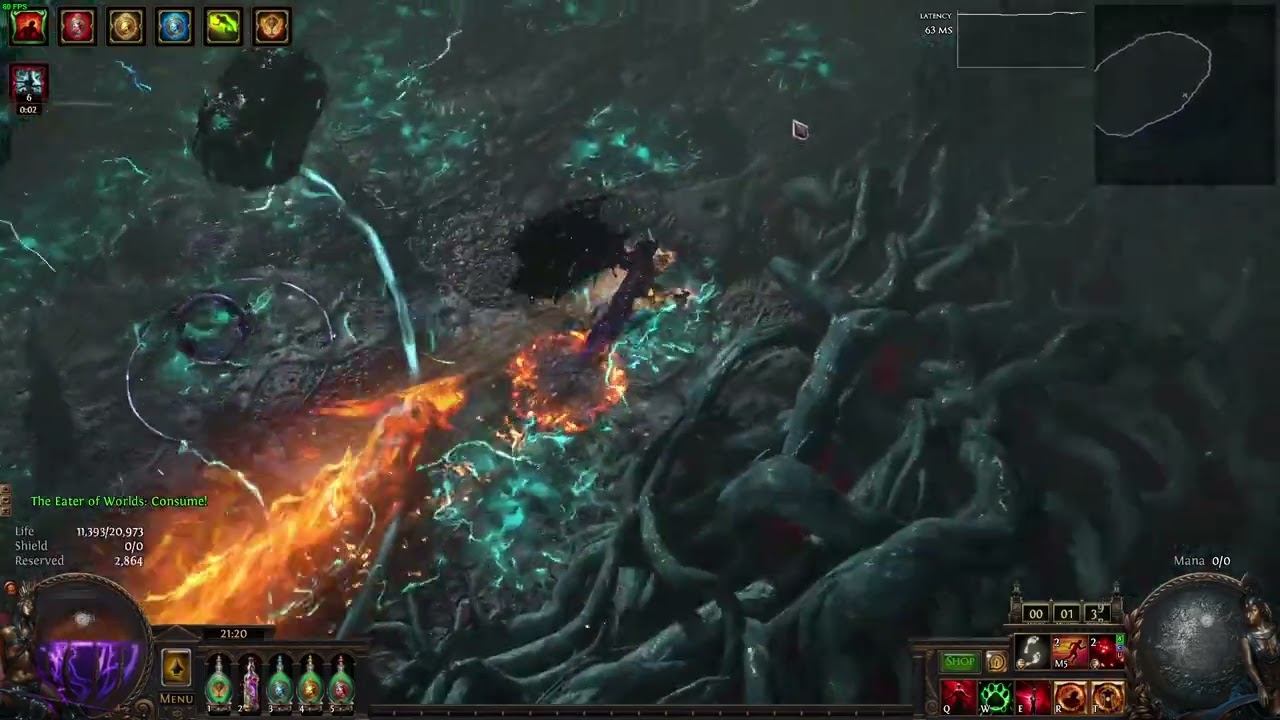1280x720 pixels.
Task: Click the gold coin icon beside Shop
Action: 996,662
